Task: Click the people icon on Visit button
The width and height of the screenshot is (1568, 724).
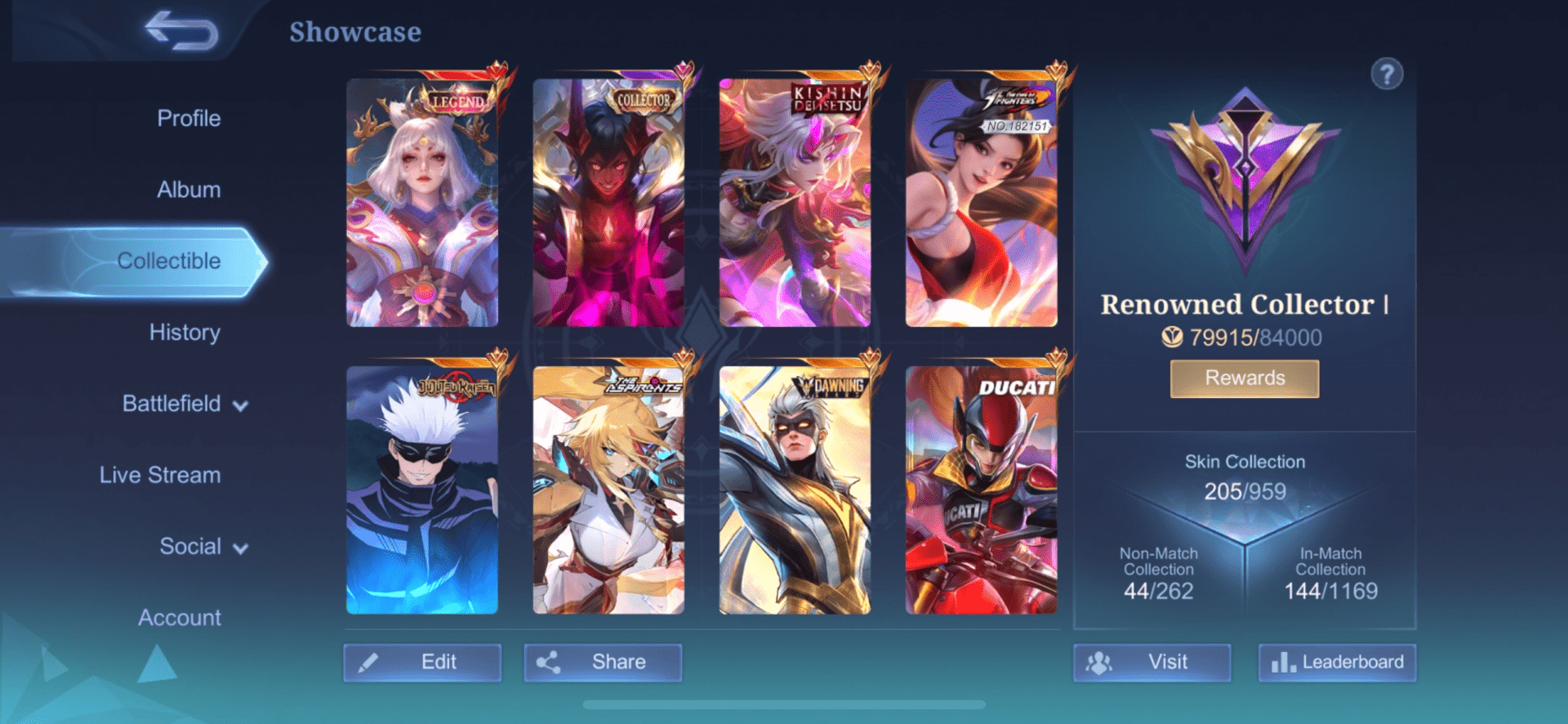Action: pos(1100,662)
